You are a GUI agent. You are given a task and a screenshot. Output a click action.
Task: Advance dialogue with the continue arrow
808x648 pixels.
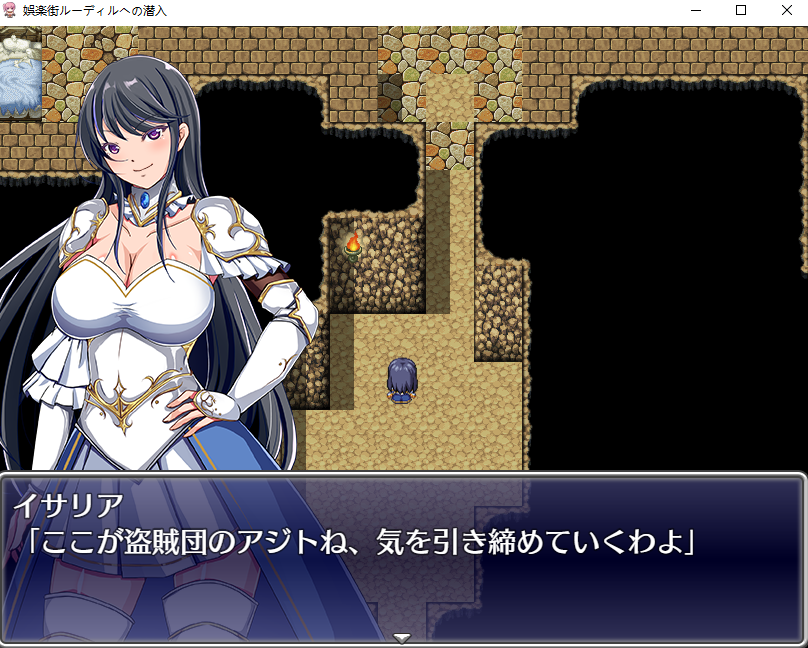[402, 637]
